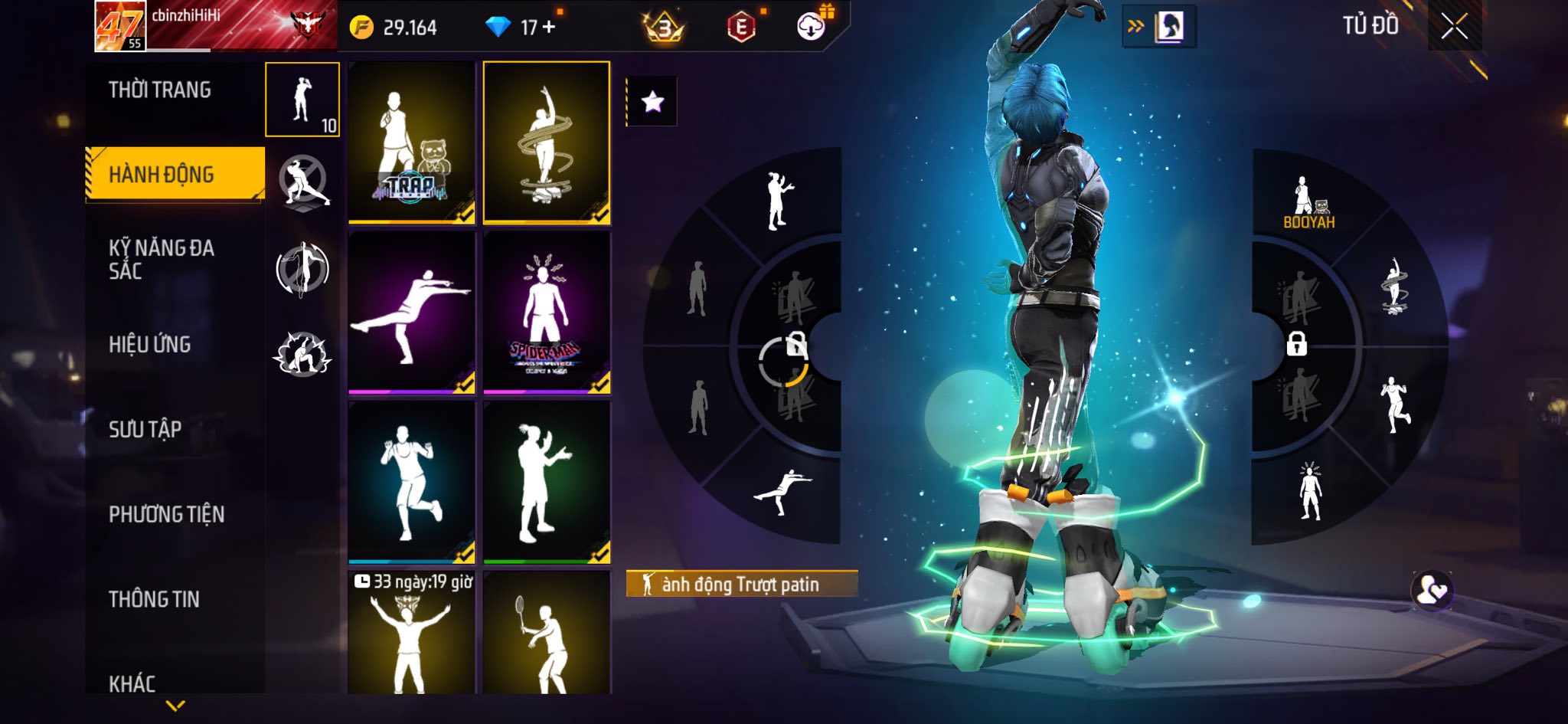Open the Thời Trang category
The image size is (1568, 724).
point(159,90)
